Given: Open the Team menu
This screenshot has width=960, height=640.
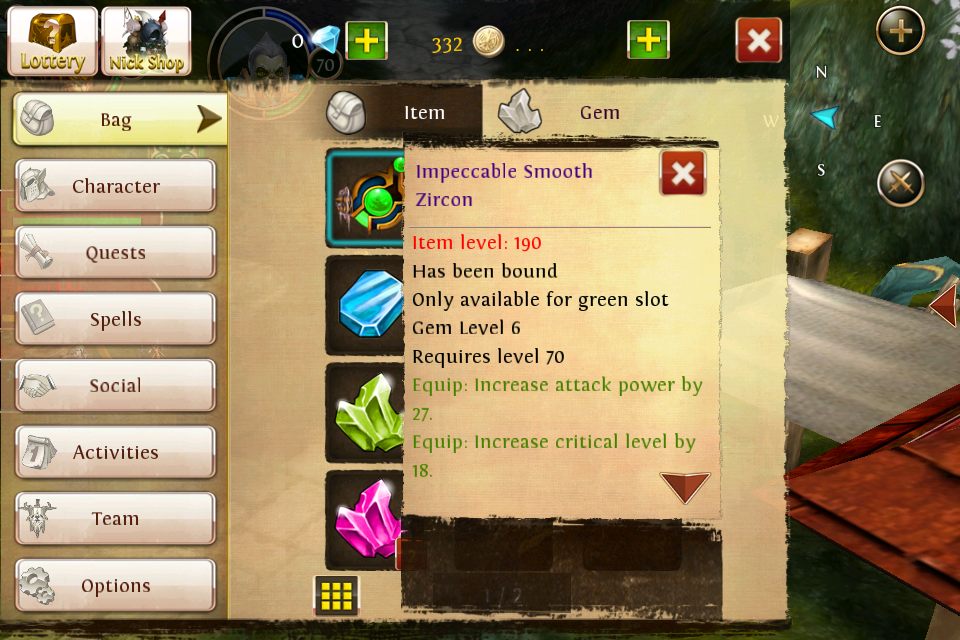Looking at the screenshot, I should click(115, 519).
